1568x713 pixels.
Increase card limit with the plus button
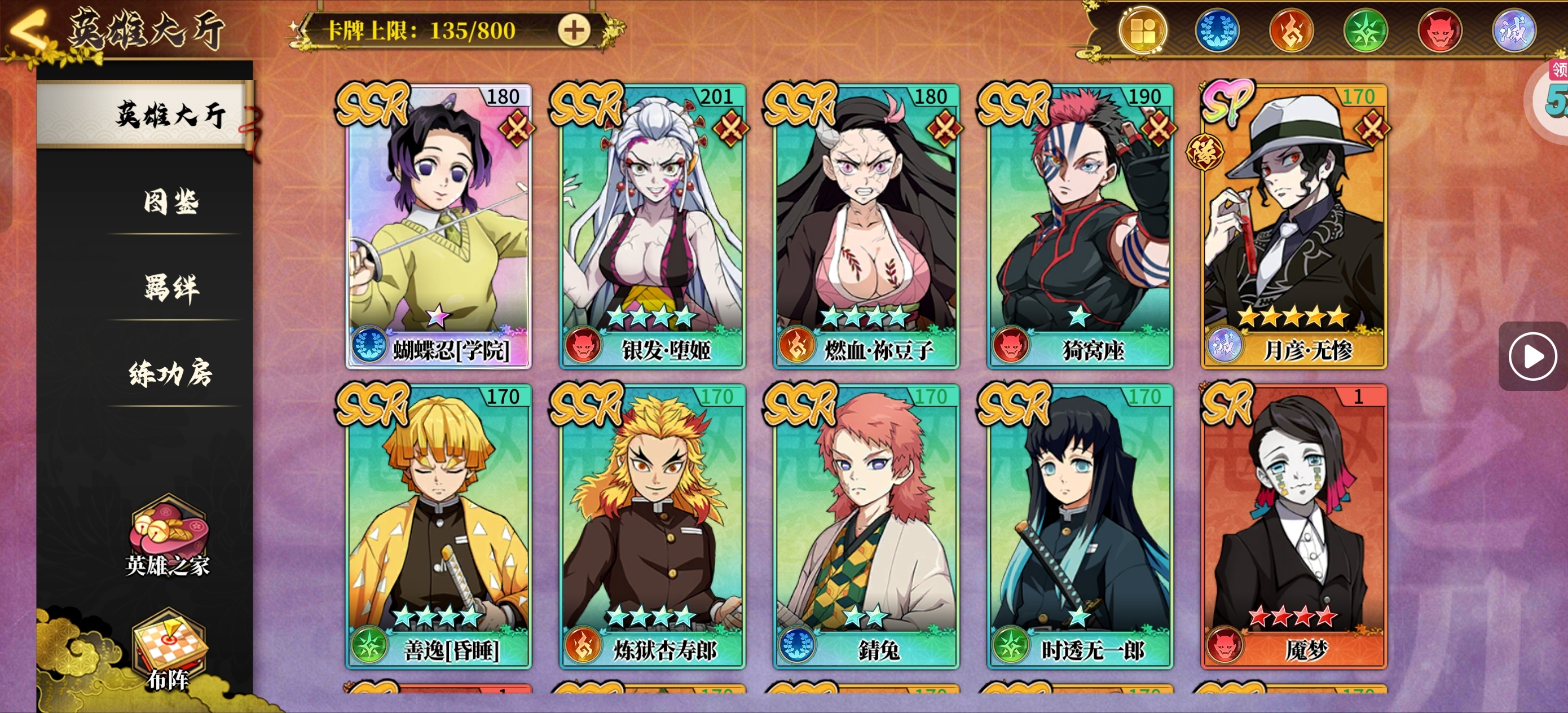(x=574, y=30)
